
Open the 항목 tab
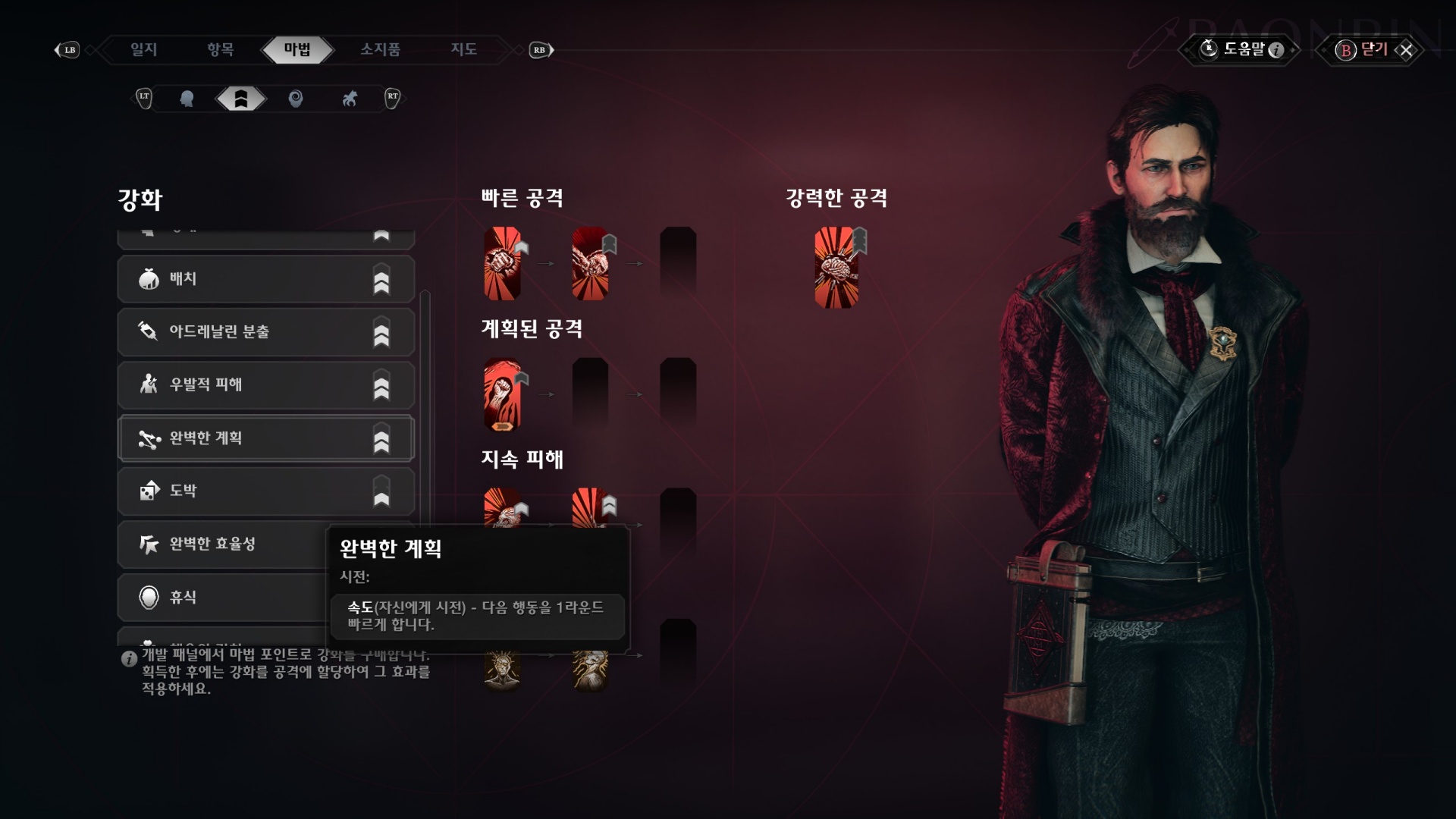click(x=220, y=50)
